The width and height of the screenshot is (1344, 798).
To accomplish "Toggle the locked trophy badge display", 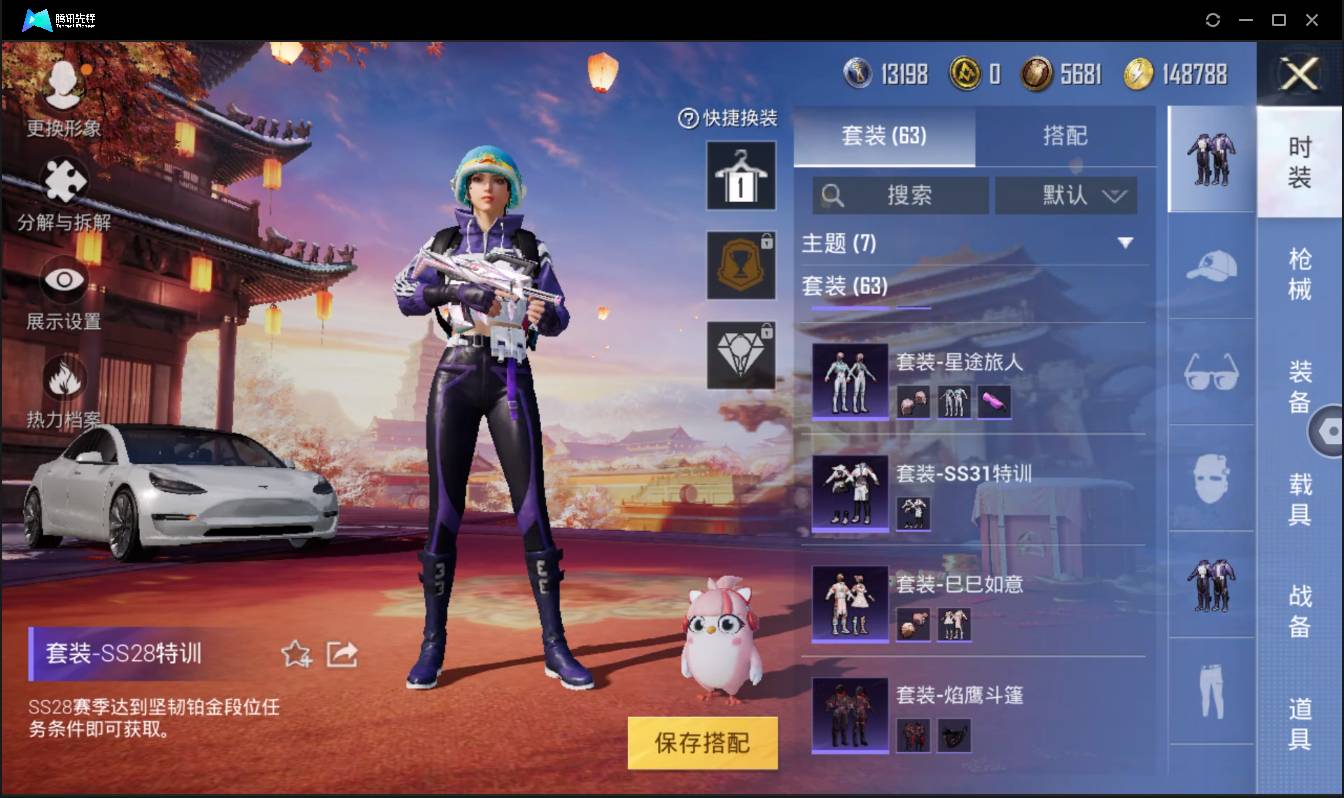I will pos(741,265).
